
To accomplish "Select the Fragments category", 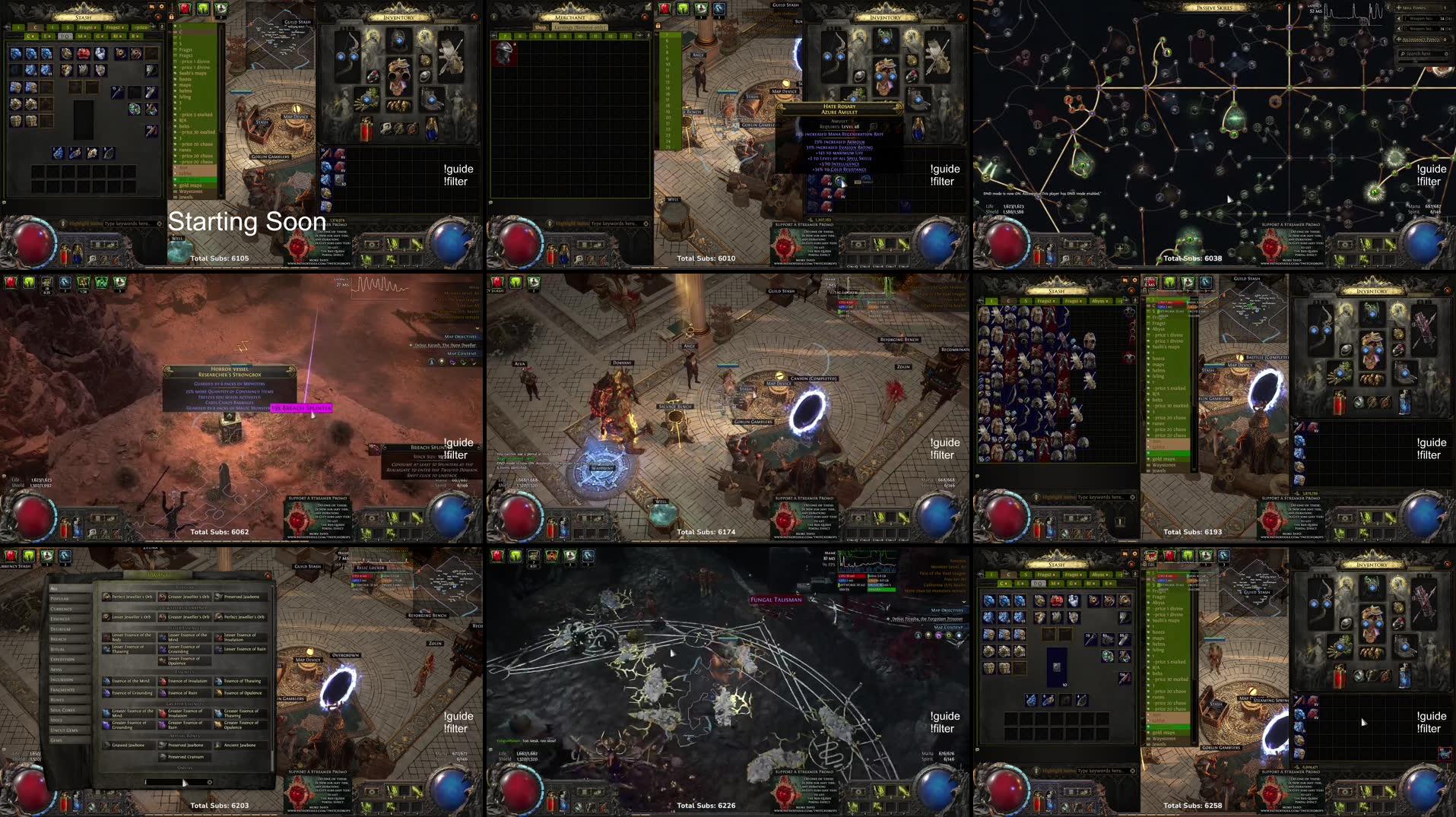I will (x=62, y=689).
